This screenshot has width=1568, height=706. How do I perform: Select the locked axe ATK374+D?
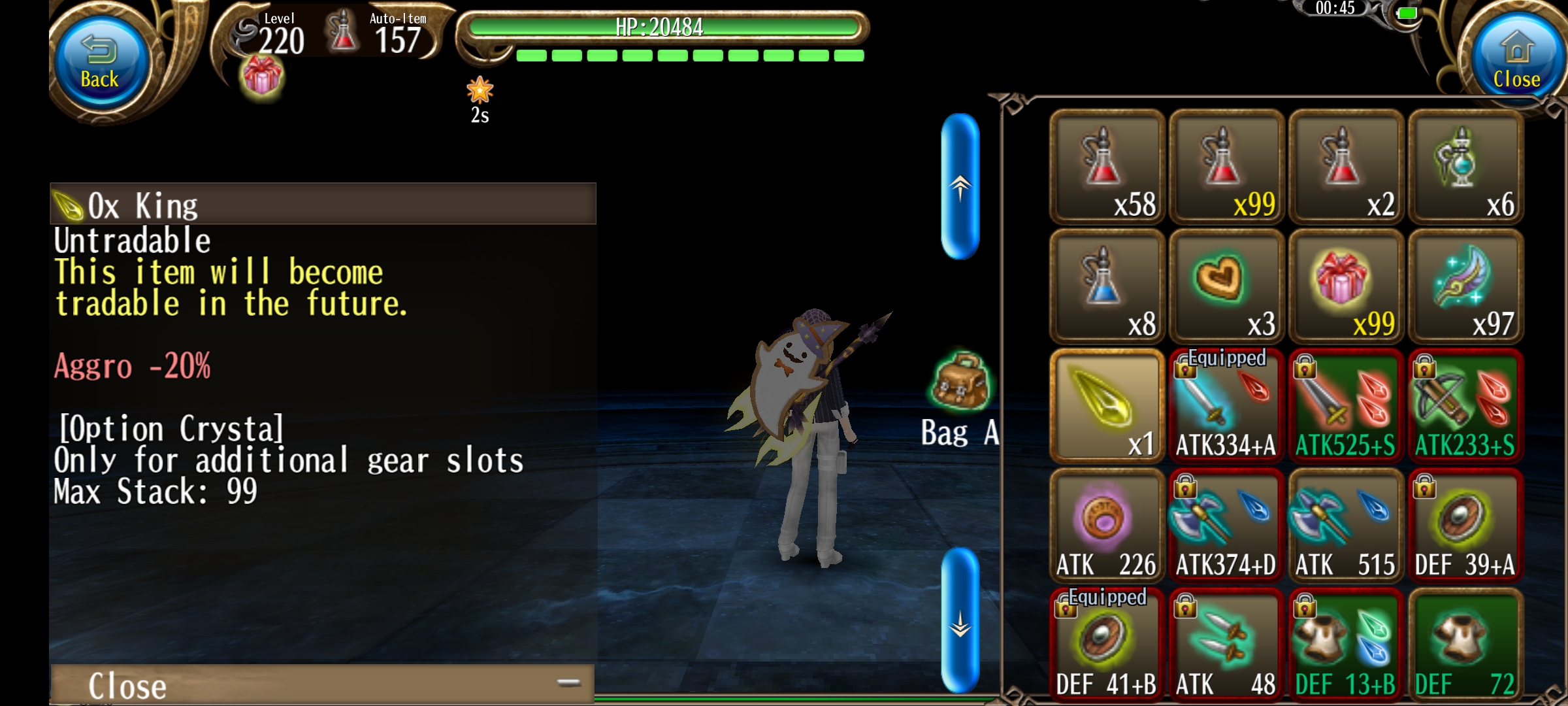click(1226, 526)
